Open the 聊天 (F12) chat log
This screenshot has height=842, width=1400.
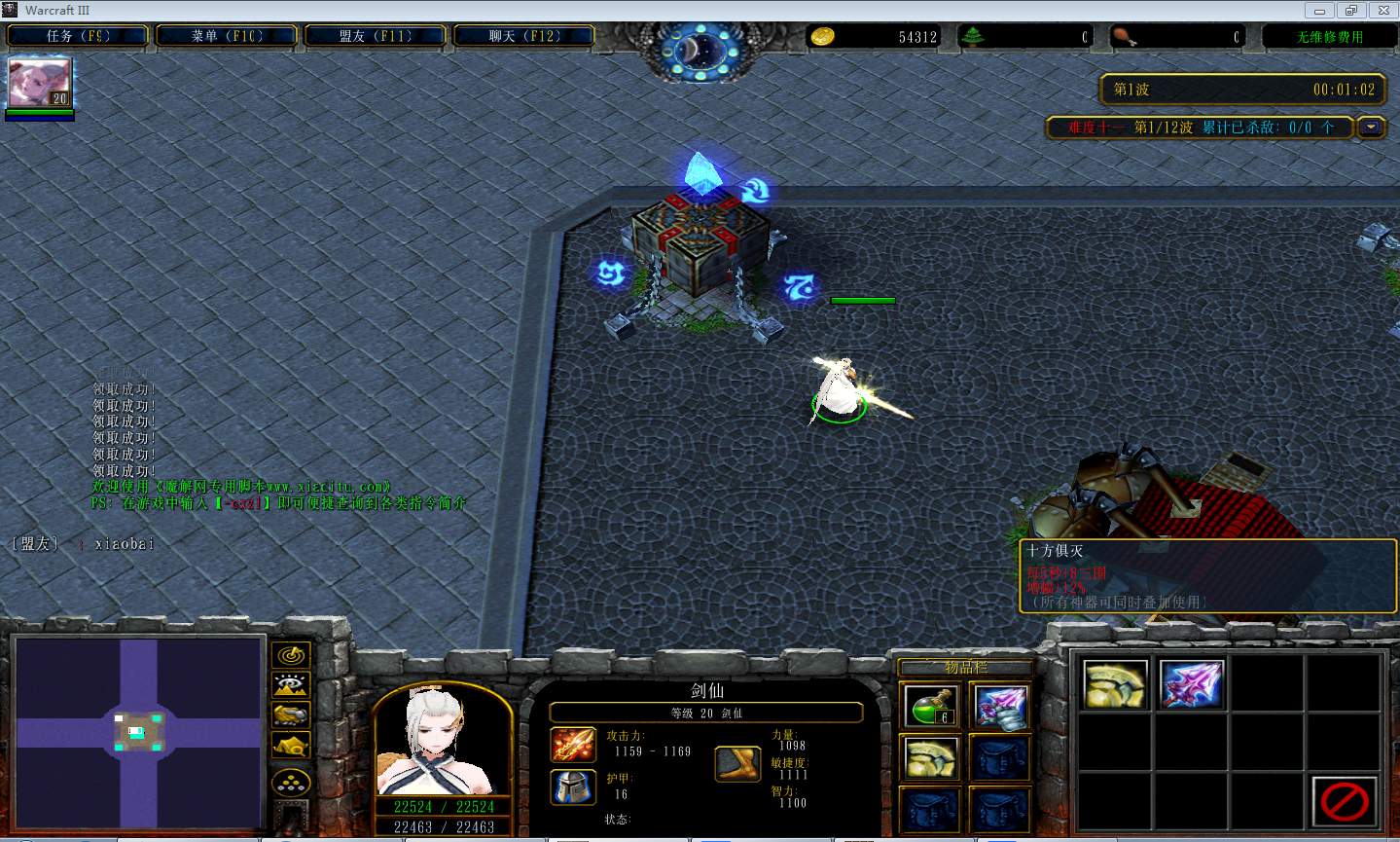523,36
